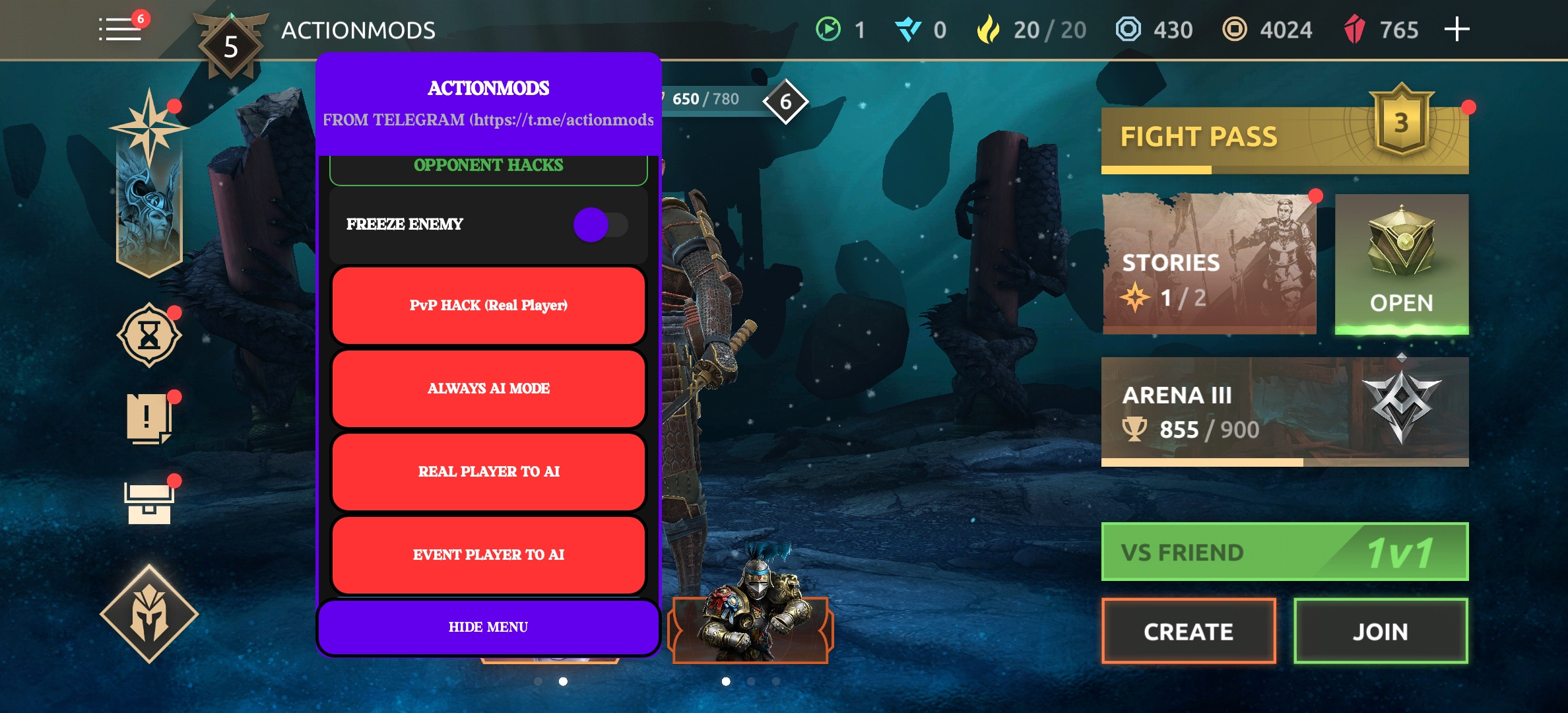Open the hamburger menu with notification badge
This screenshot has height=713, width=1568.
(x=121, y=30)
